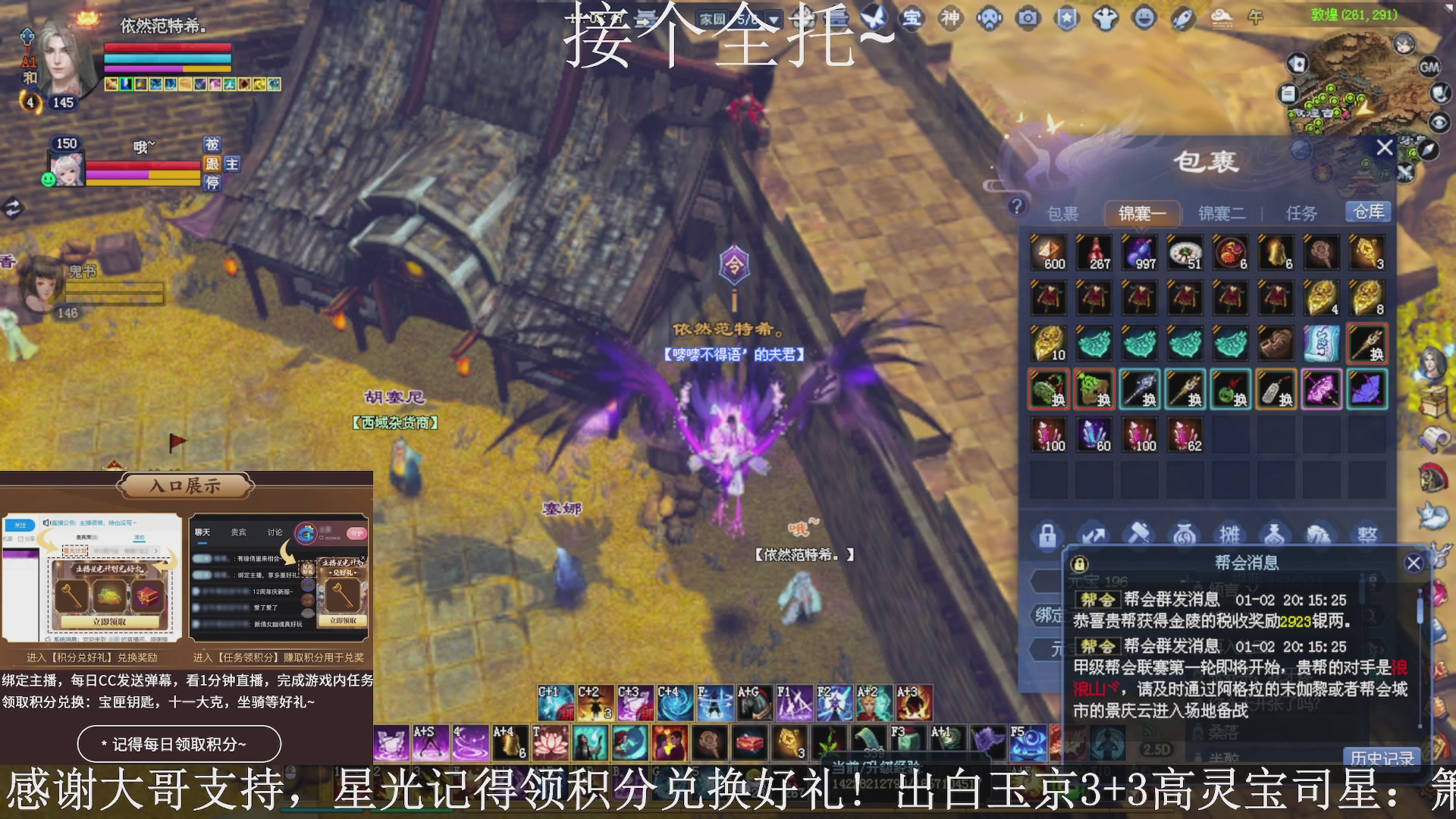Click the hammer repair icon in bag panel
1456x819 pixels.
pos(1137,535)
